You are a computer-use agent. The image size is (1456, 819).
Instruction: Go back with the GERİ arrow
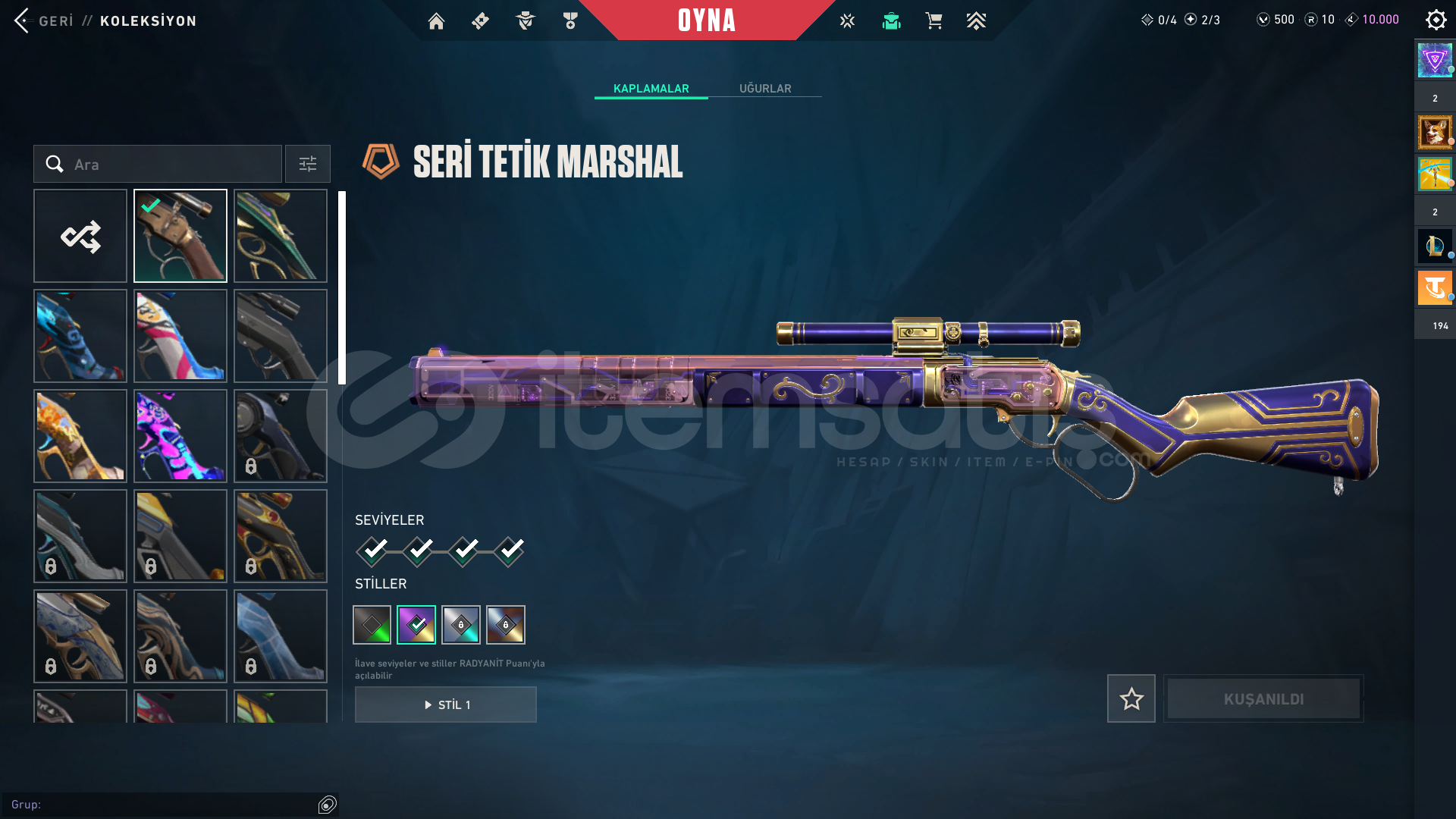point(23,20)
